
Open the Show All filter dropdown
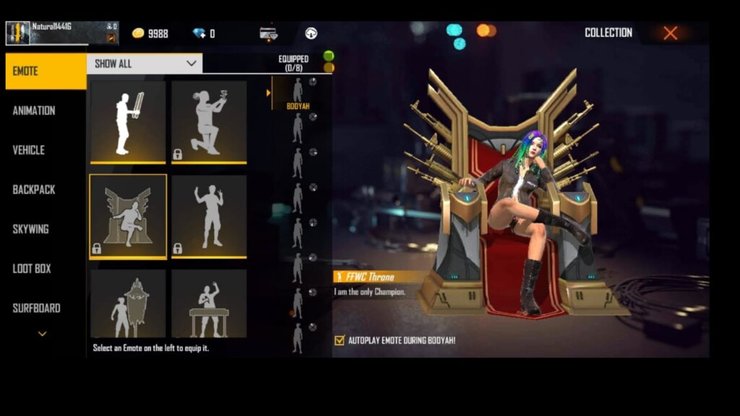[x=145, y=63]
